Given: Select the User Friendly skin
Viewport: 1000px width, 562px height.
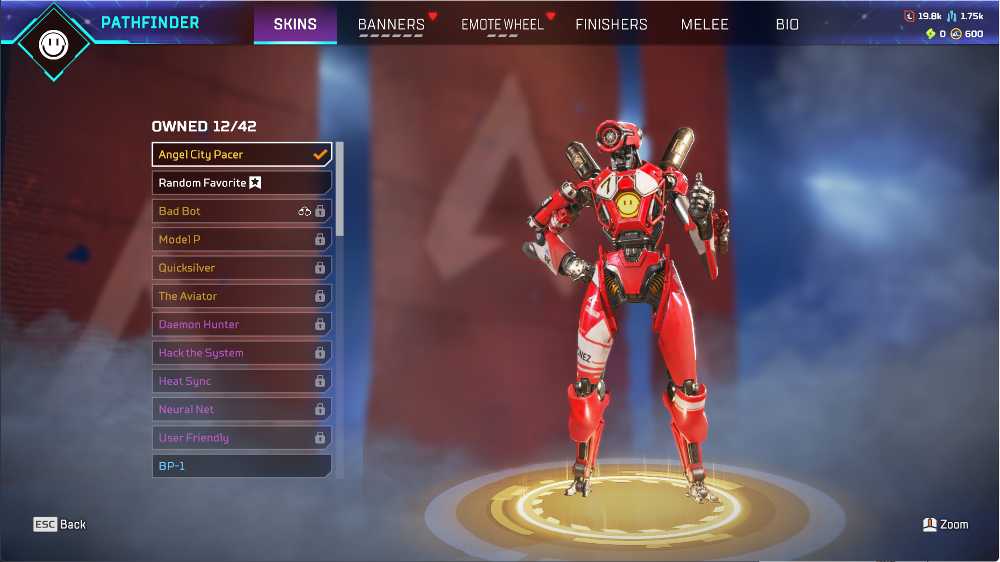Looking at the screenshot, I should pos(242,438).
